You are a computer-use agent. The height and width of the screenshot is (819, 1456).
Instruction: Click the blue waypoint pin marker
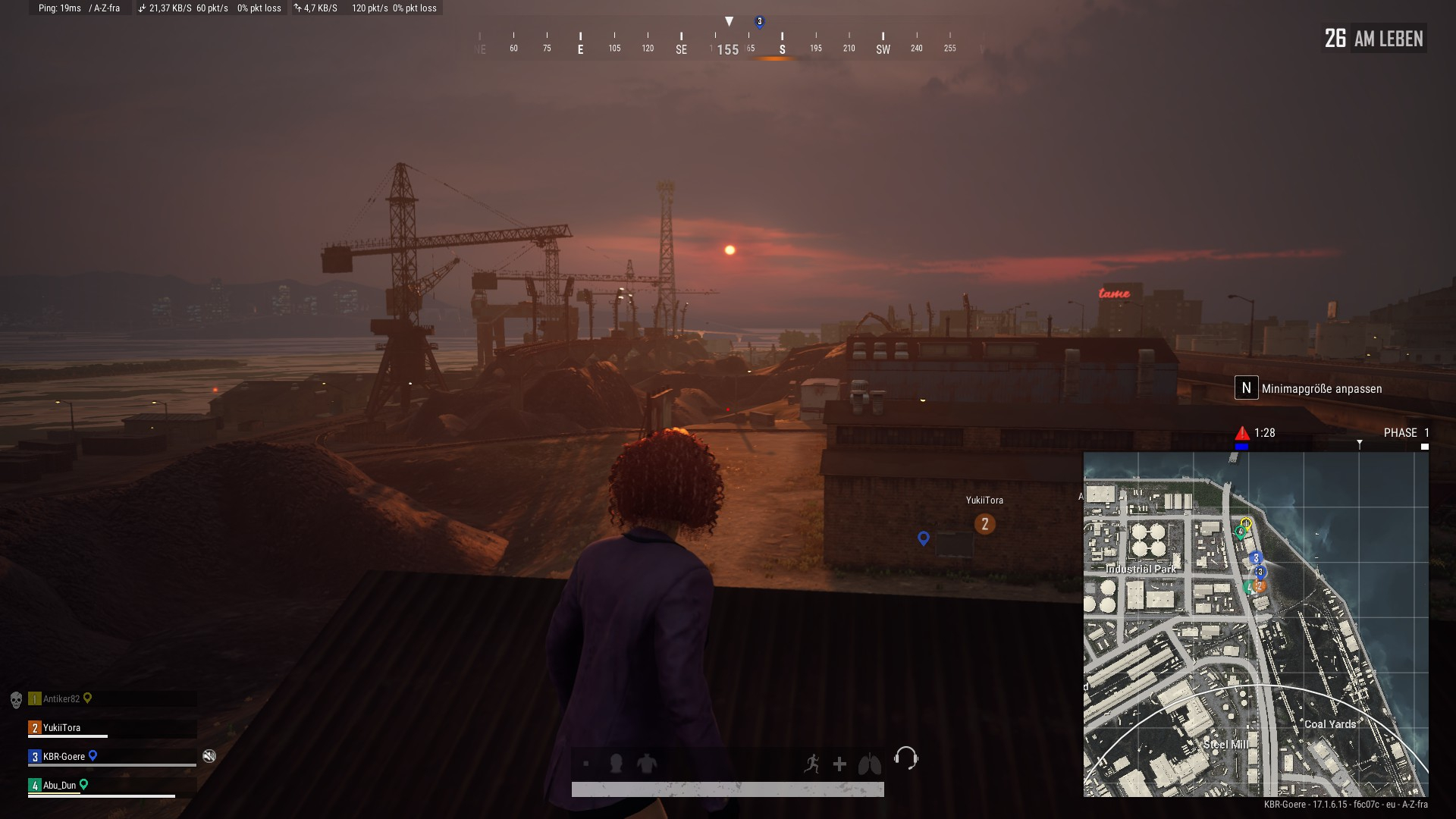tap(923, 538)
